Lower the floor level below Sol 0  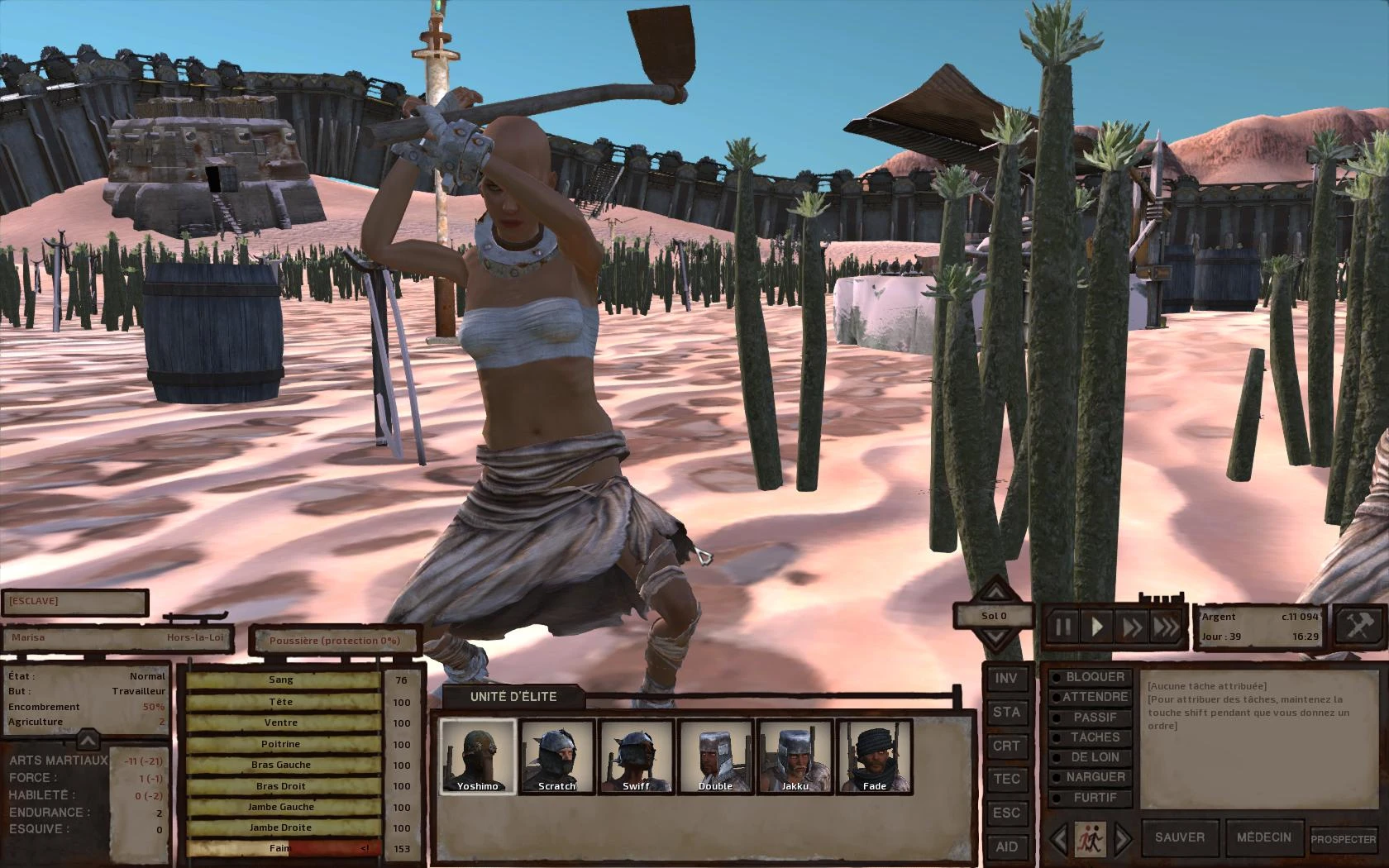[995, 637]
